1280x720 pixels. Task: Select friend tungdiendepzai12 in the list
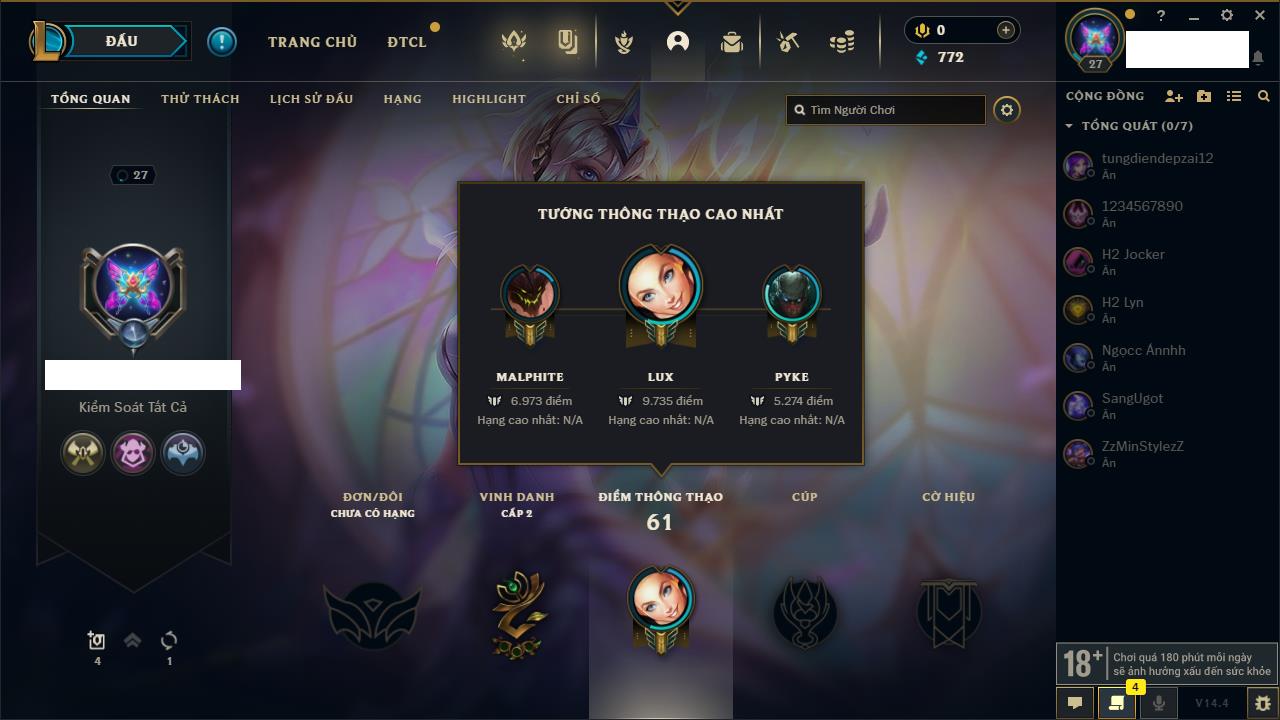(1157, 158)
